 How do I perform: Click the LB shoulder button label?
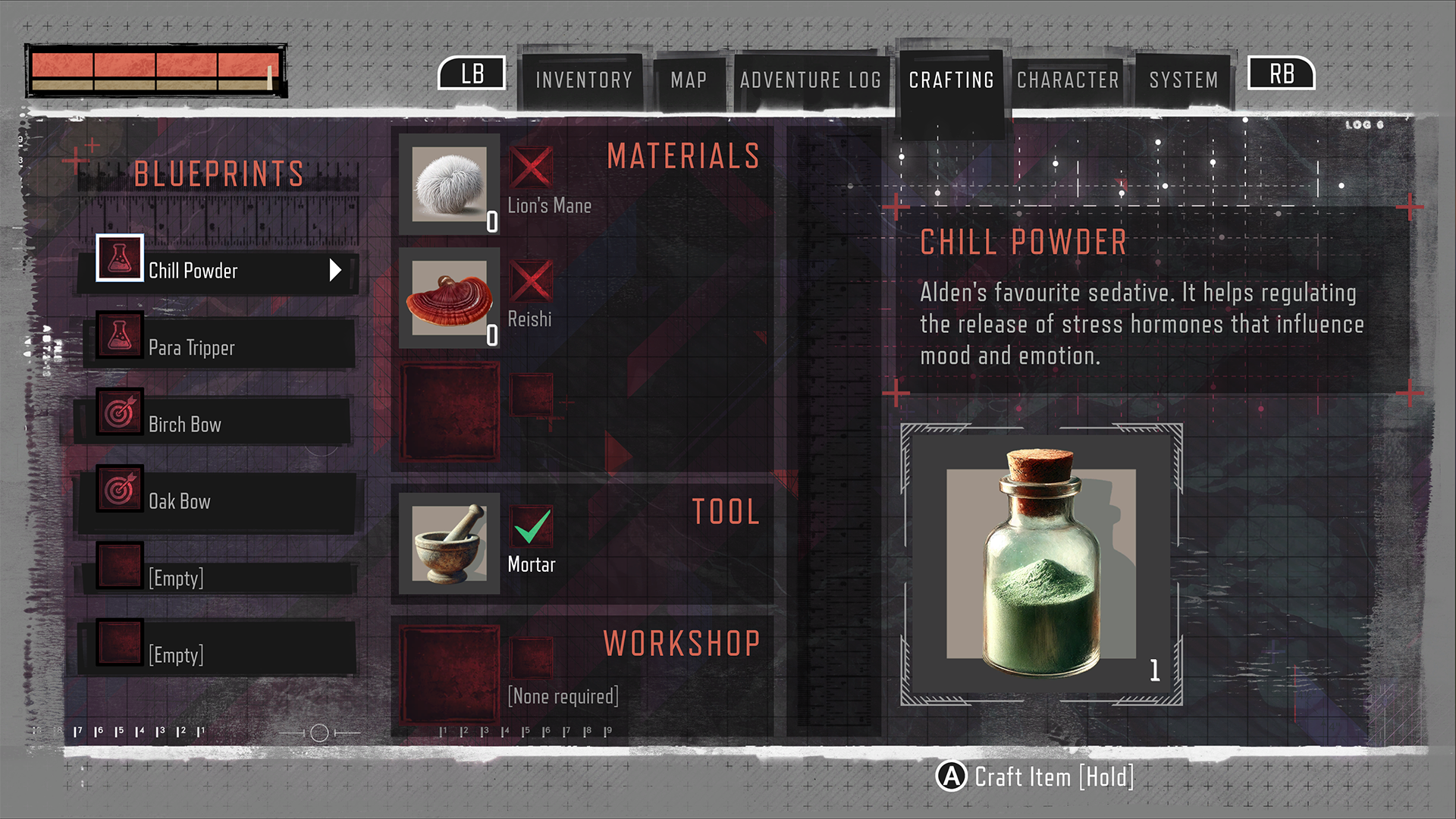(x=472, y=74)
